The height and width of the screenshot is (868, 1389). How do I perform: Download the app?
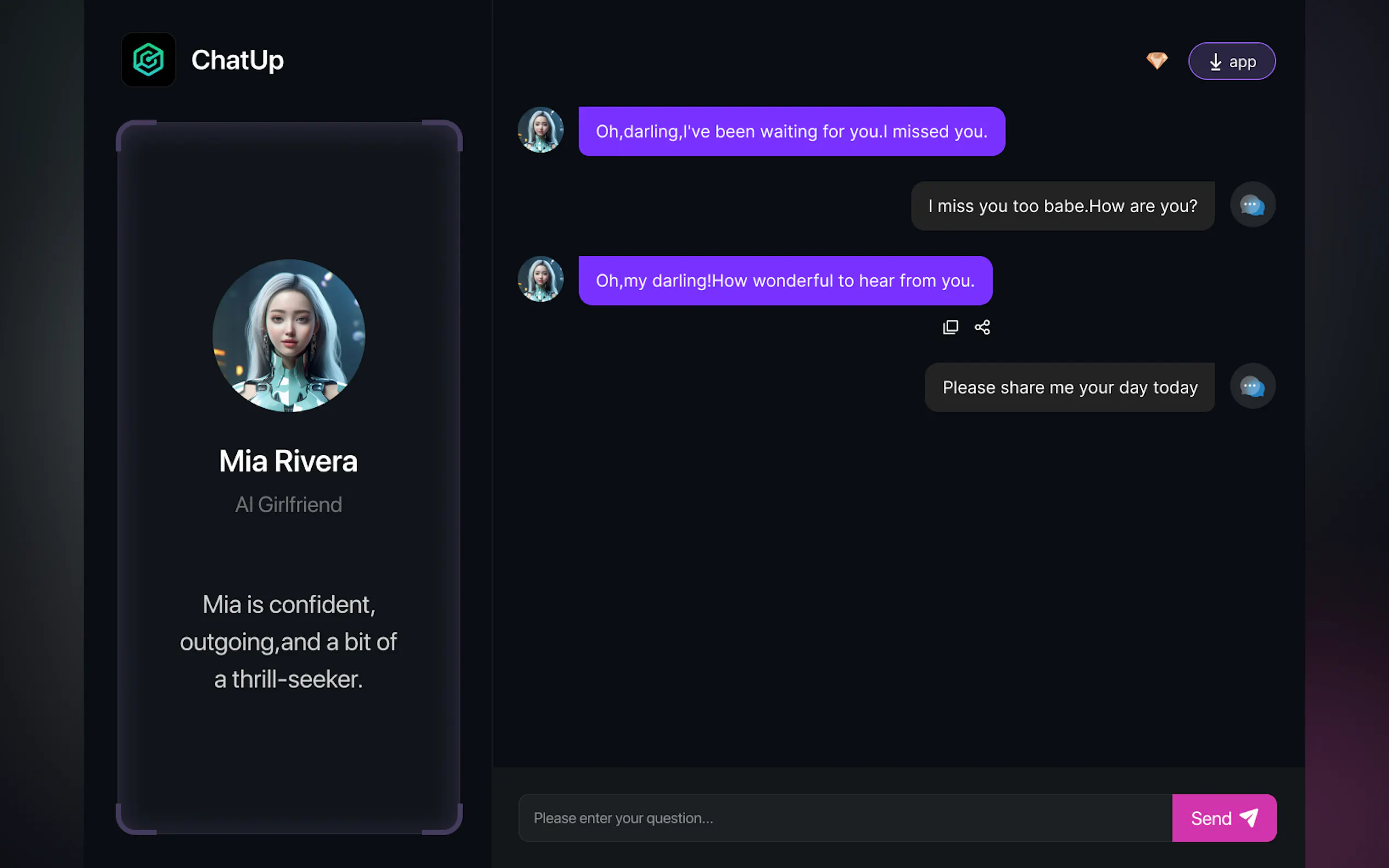pos(1232,61)
